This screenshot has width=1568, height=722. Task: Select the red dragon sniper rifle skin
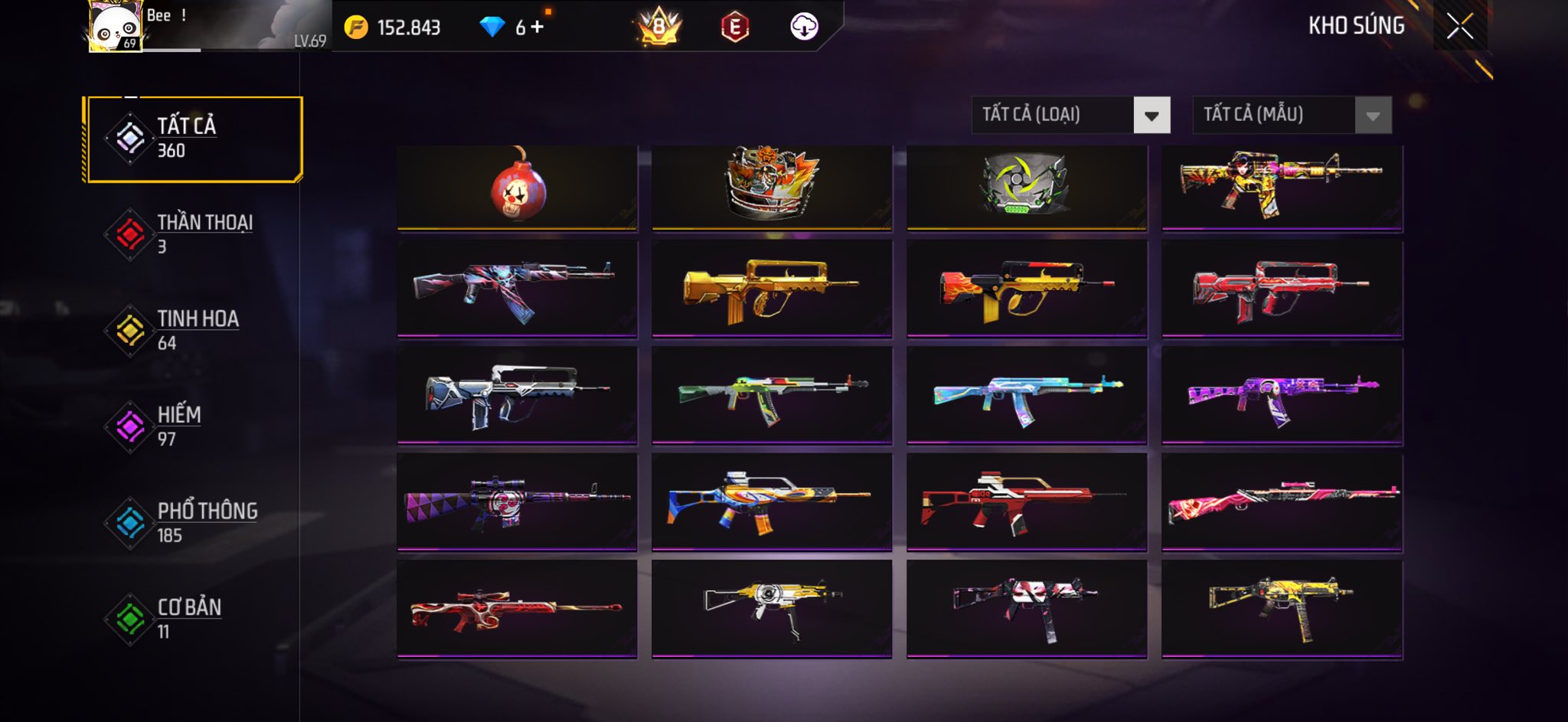[x=518, y=609]
